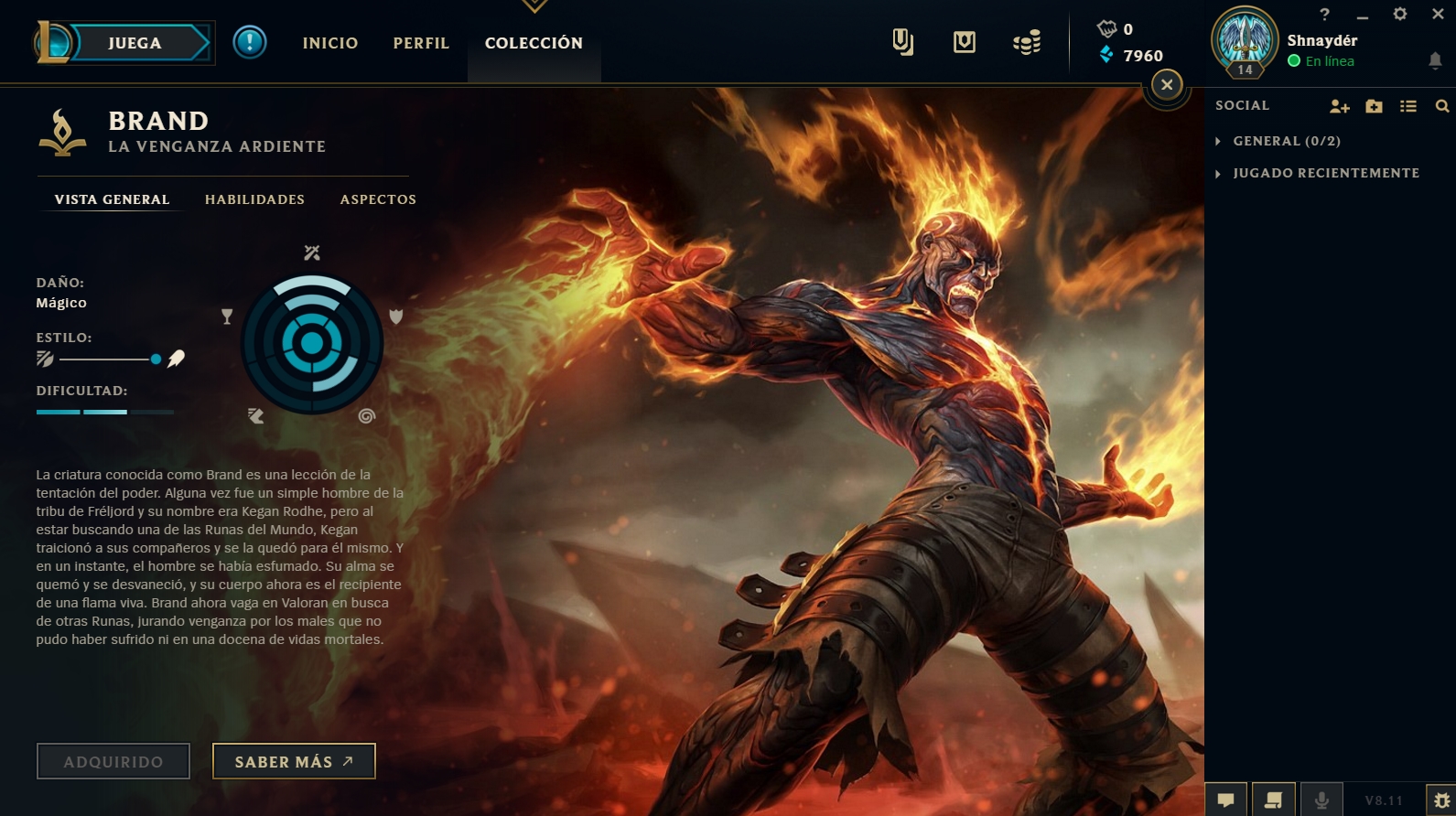Switch to the HABILIDADES tab
The image size is (1456, 816).
(x=254, y=199)
